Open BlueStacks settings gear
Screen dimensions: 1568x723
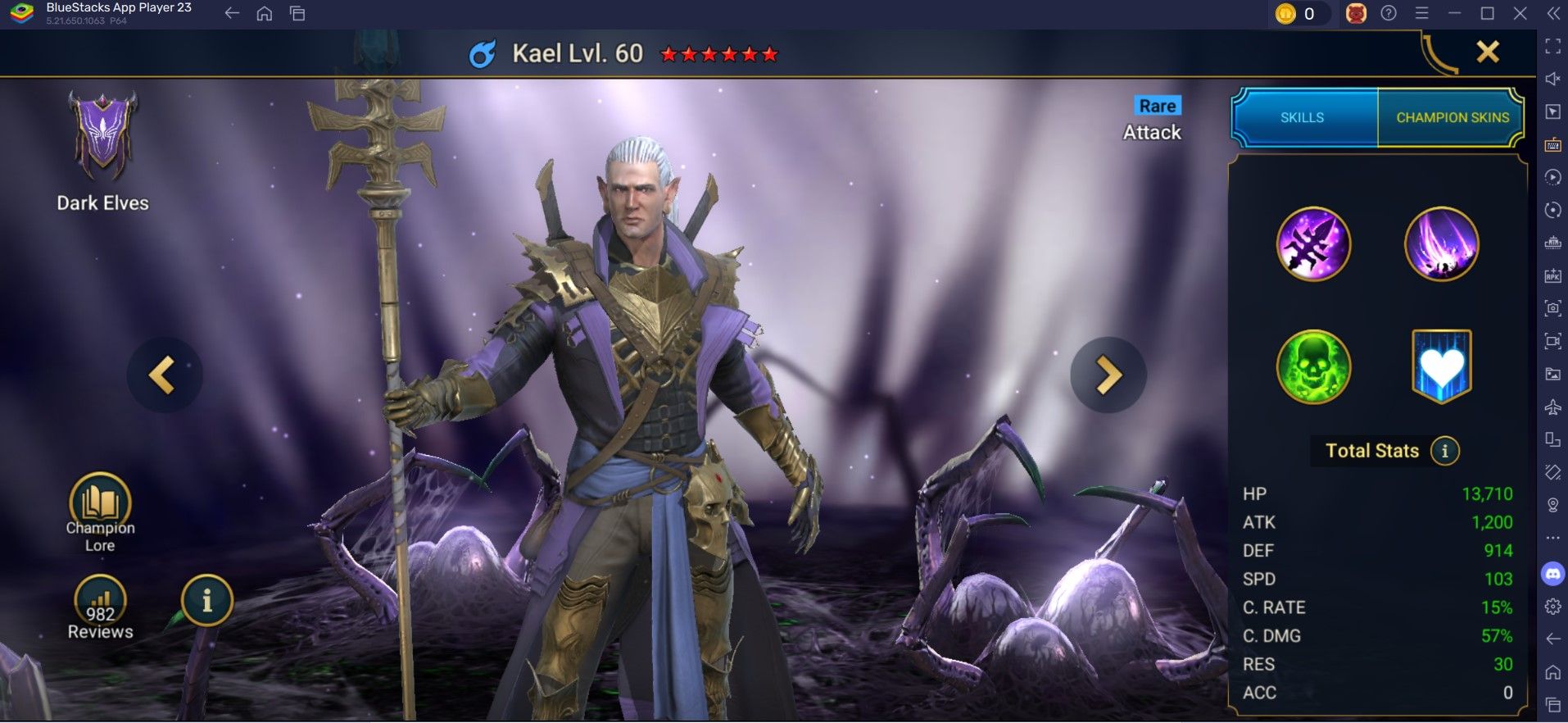pos(1552,606)
